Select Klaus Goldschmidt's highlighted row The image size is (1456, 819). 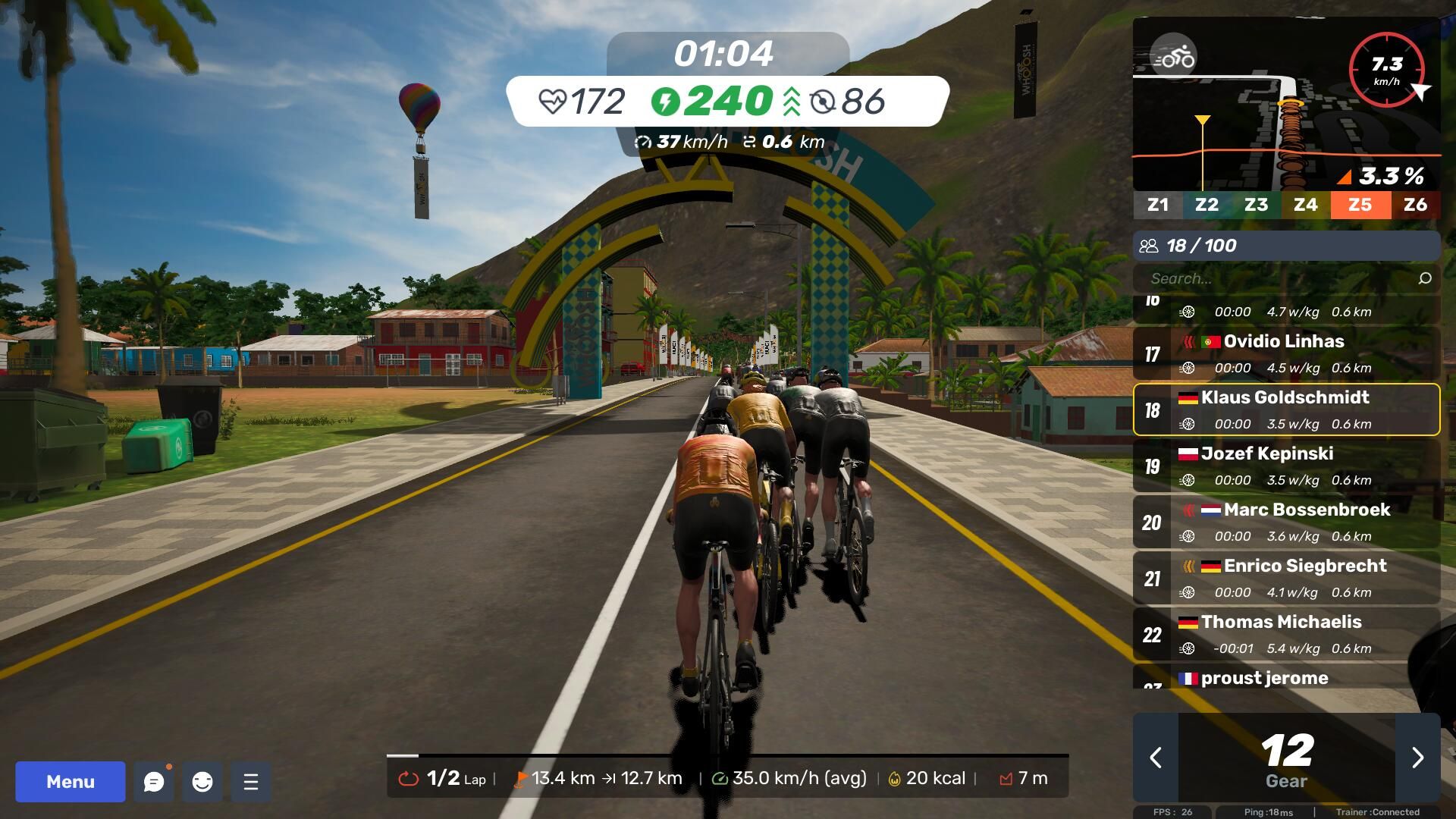(x=1286, y=409)
